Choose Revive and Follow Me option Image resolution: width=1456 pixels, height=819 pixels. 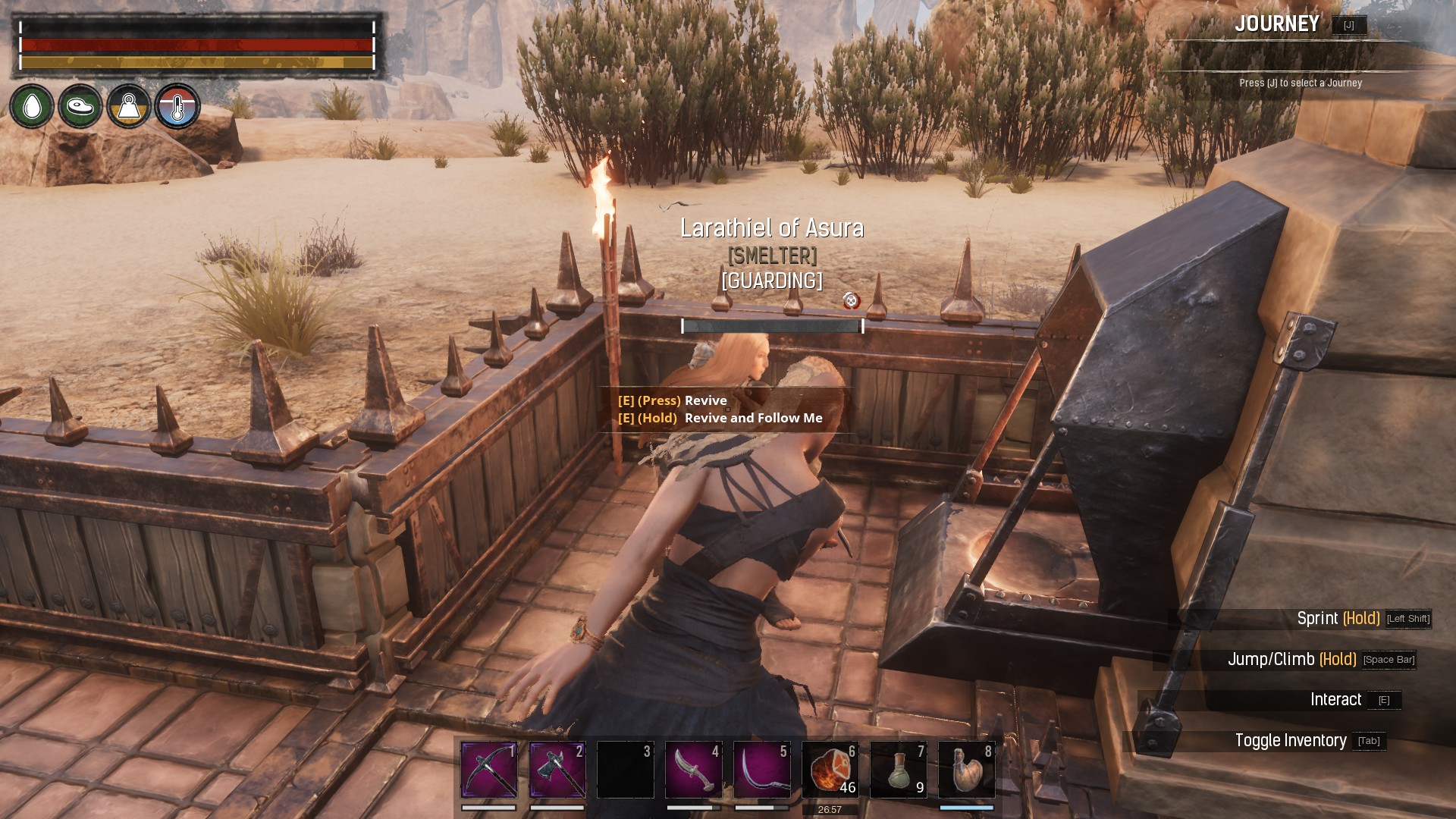pos(752,418)
